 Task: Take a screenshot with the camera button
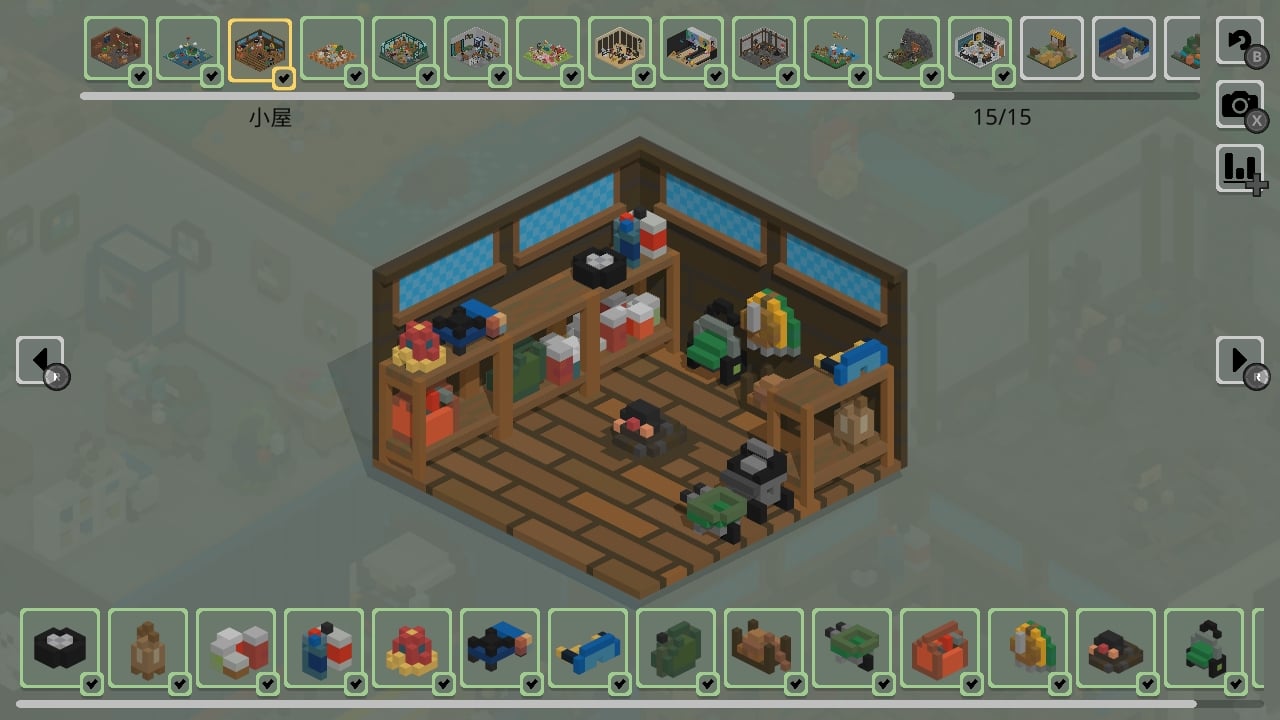tap(1240, 104)
